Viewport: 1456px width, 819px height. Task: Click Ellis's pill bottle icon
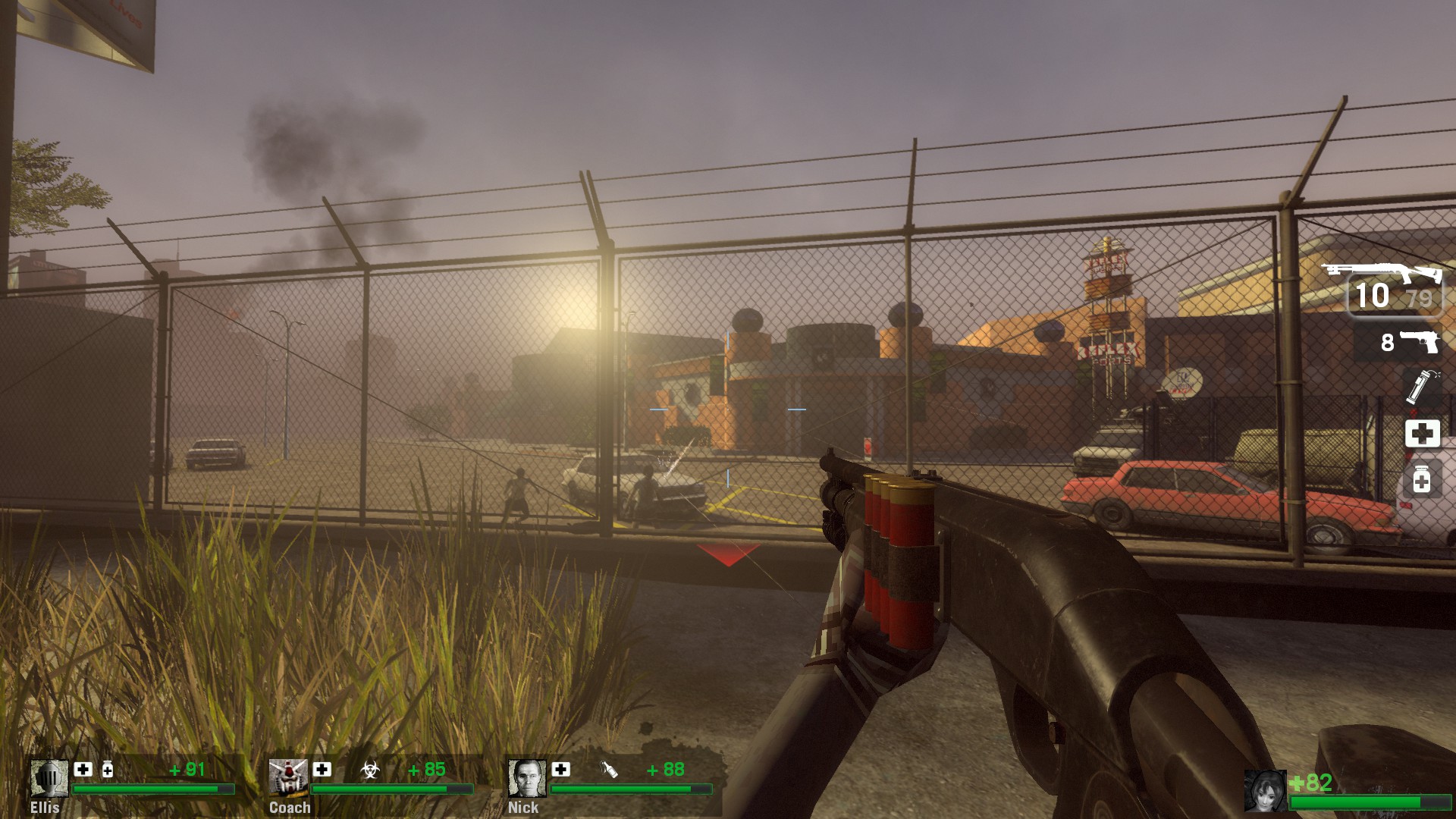click(108, 770)
